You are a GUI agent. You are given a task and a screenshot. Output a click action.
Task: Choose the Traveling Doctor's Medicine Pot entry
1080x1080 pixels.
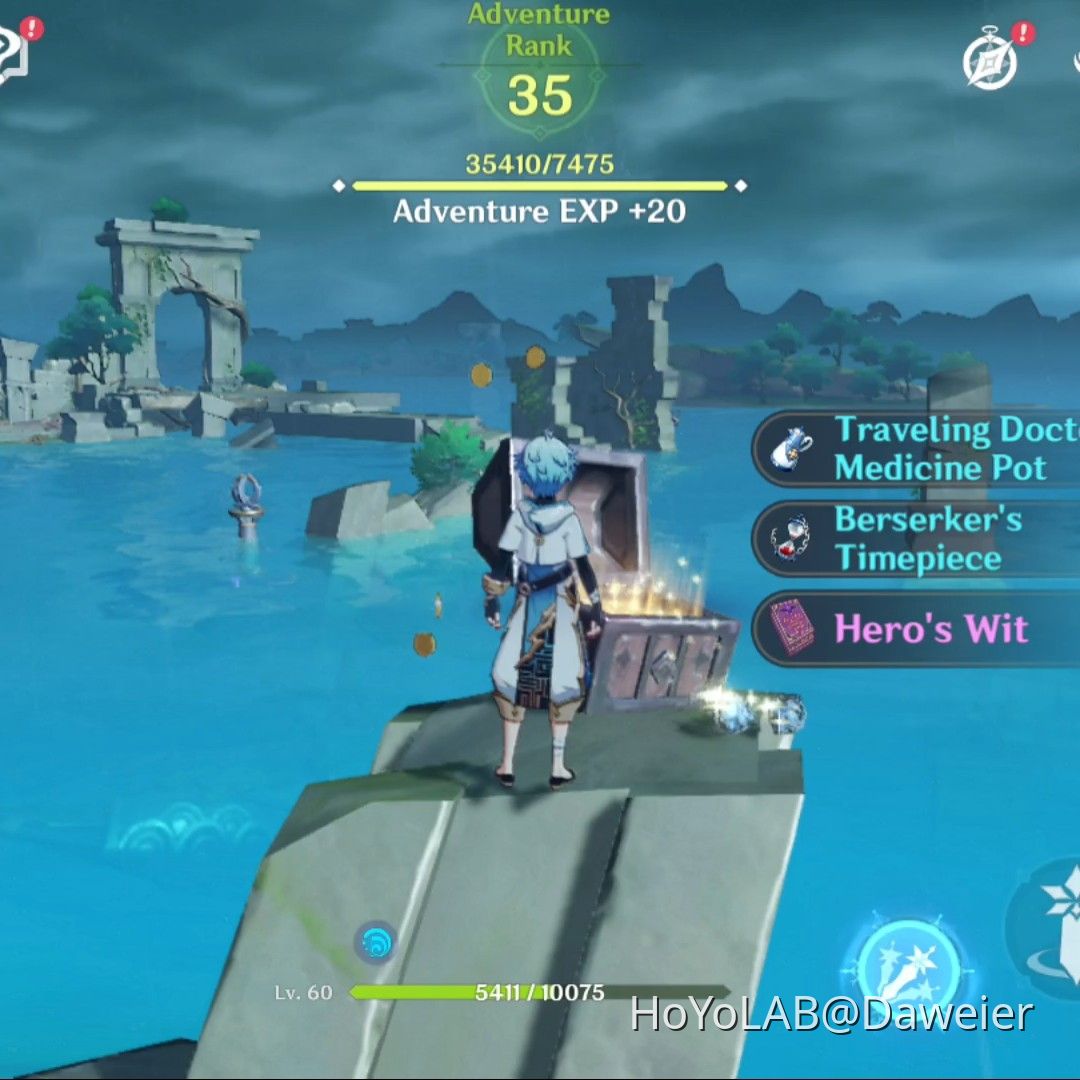point(917,449)
